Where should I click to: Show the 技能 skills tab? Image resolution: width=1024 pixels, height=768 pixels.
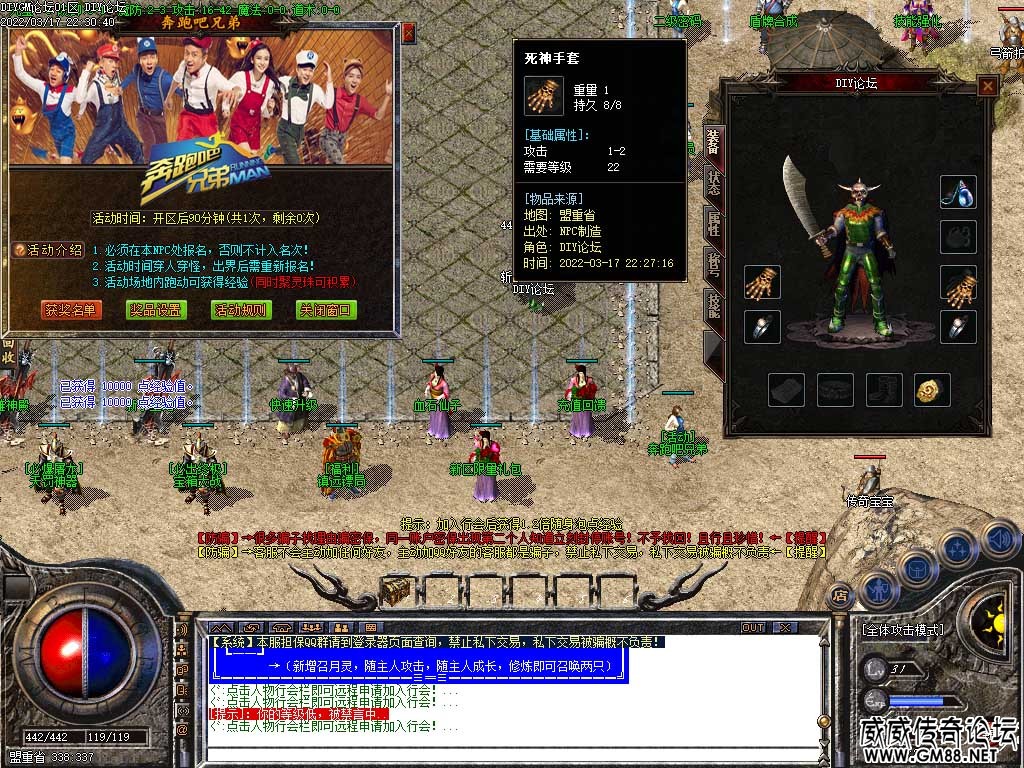point(714,306)
